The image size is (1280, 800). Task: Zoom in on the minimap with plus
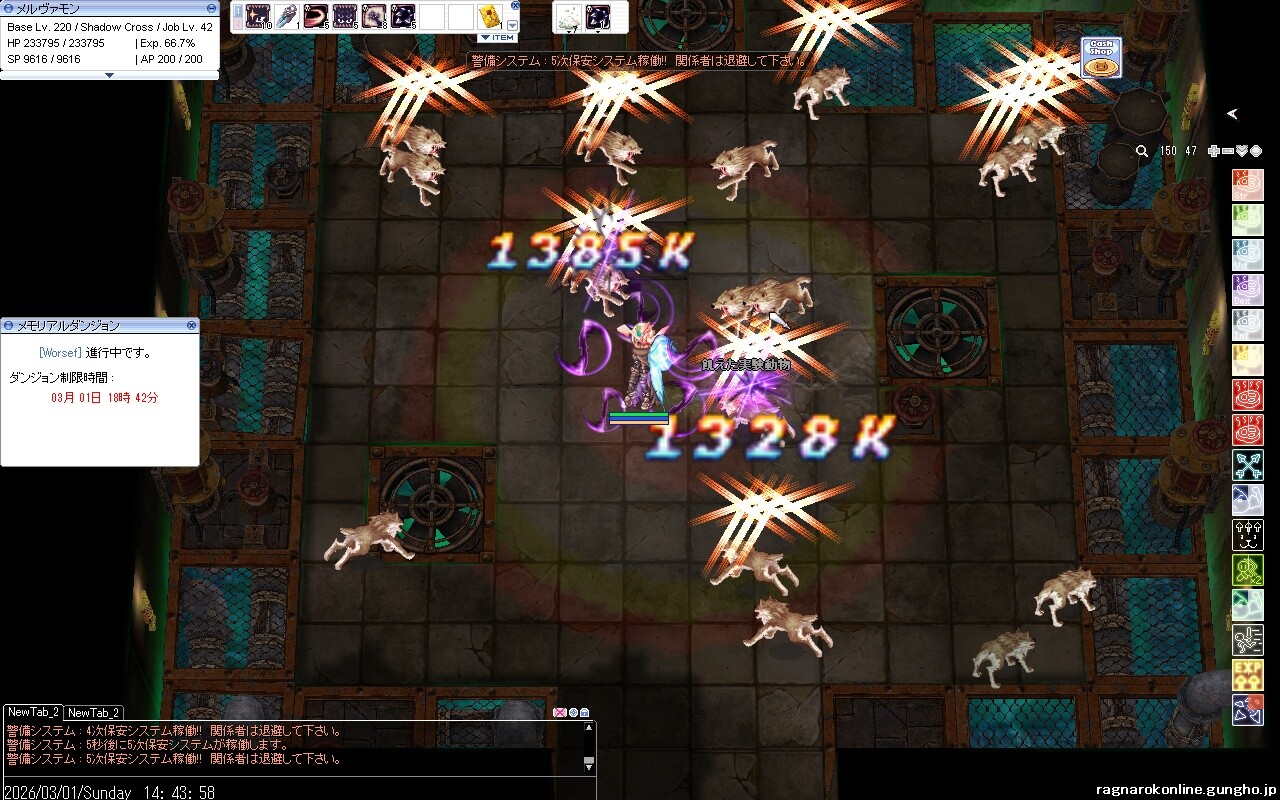point(1213,151)
